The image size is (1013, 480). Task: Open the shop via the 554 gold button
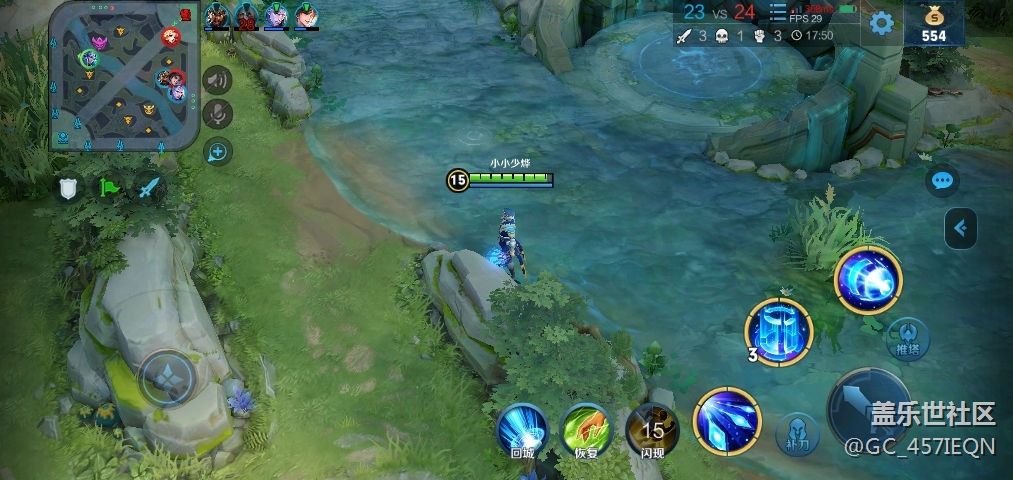pyautogui.click(x=933, y=24)
